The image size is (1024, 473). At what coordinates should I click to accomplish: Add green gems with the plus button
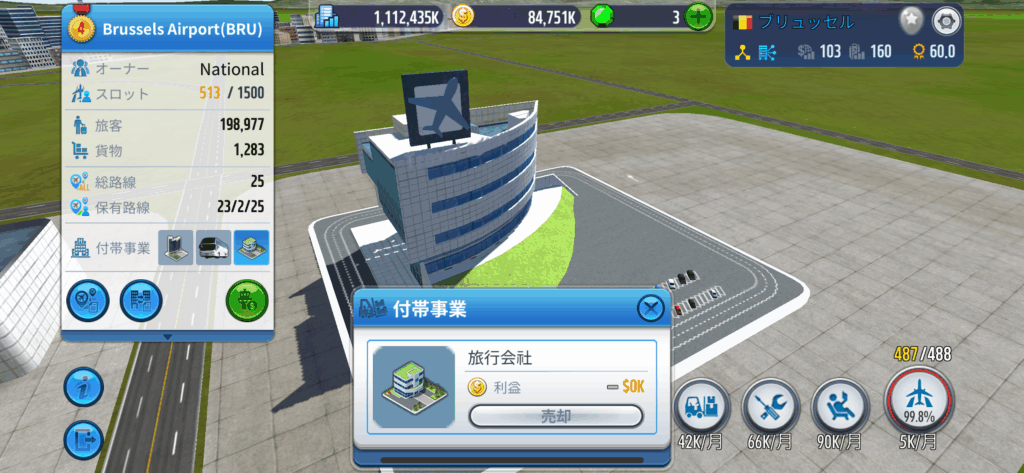pyautogui.click(x=699, y=16)
